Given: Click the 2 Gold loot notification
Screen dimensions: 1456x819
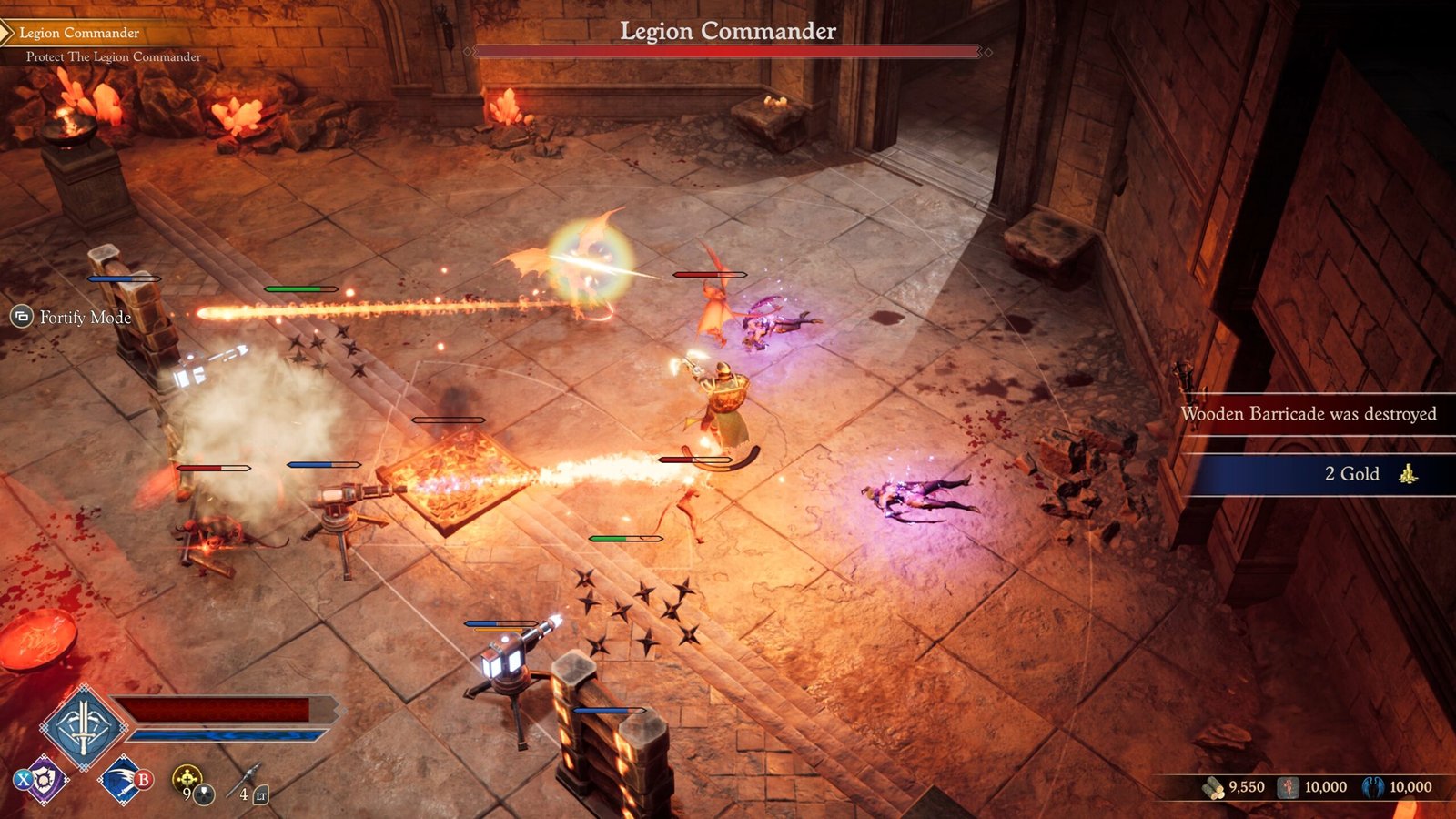Looking at the screenshot, I should tap(1318, 474).
